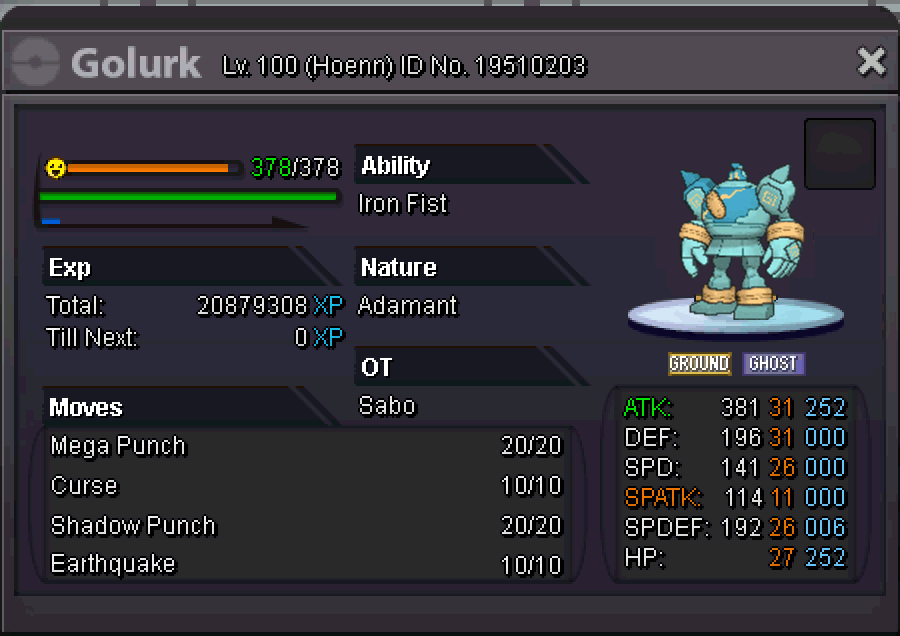Click the Iron Fist ability name
Image resolution: width=900 pixels, height=636 pixels.
click(x=403, y=204)
